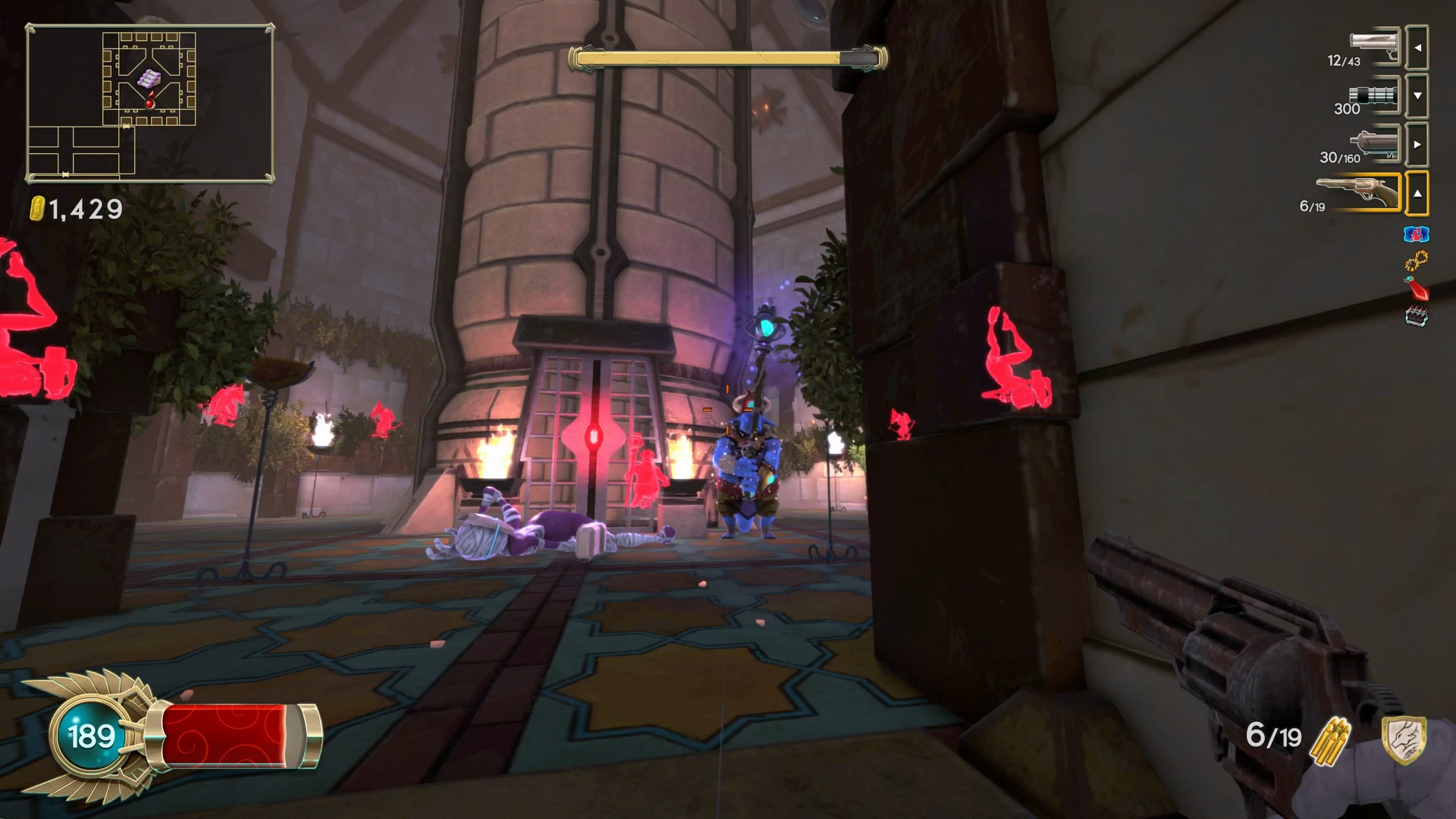
Task: Select the silver pistol weapon slot
Action: (1374, 47)
